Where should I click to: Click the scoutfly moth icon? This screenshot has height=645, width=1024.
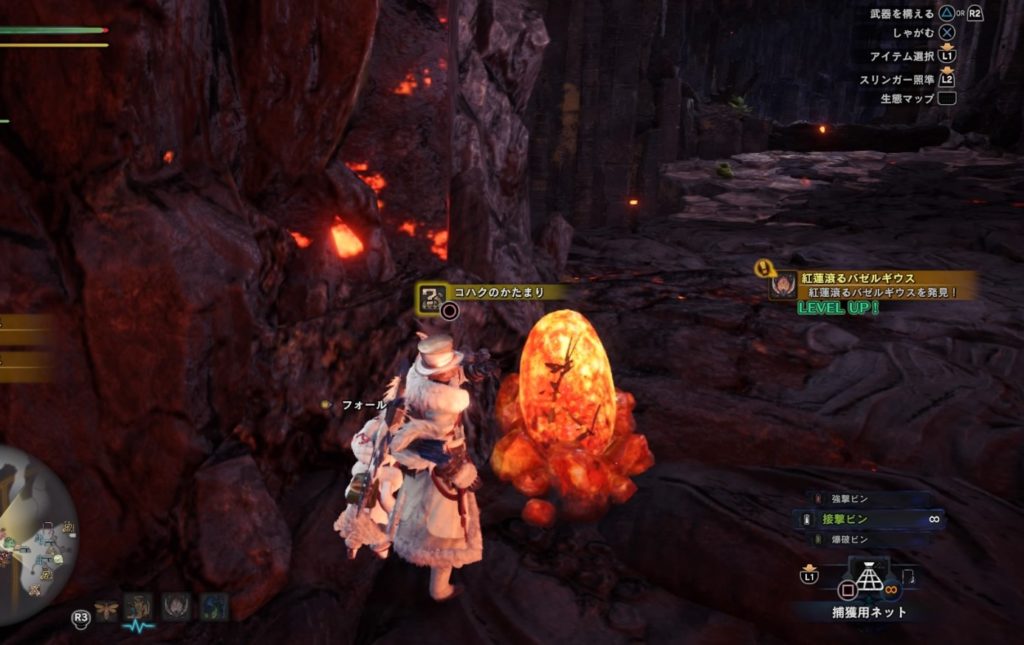point(107,608)
